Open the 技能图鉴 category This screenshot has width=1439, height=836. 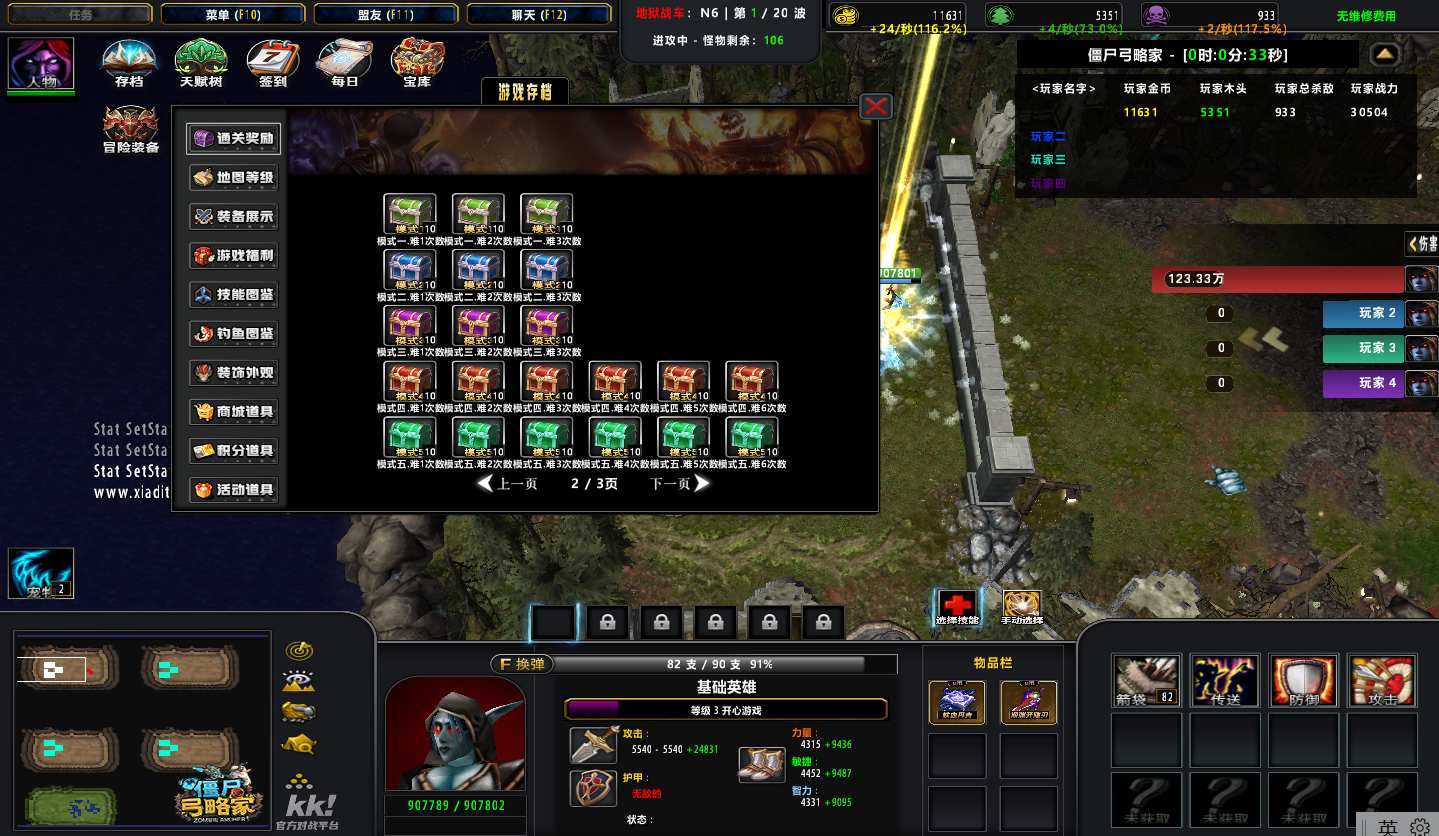(x=234, y=295)
